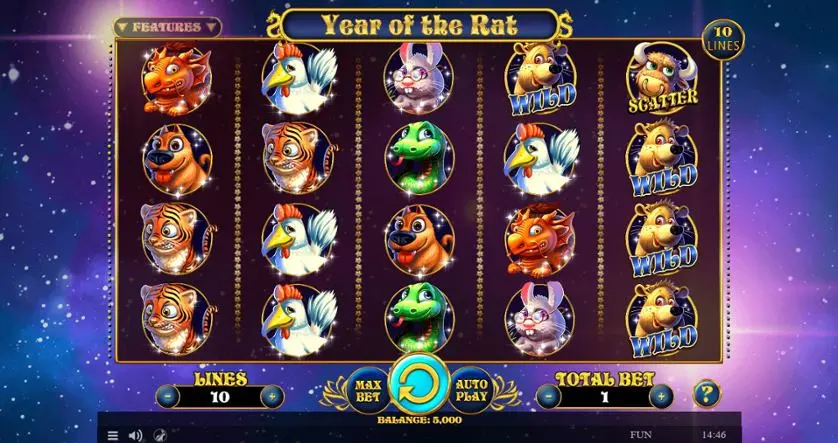Open the help question mark button
This screenshot has height=443, width=838.
click(707, 392)
